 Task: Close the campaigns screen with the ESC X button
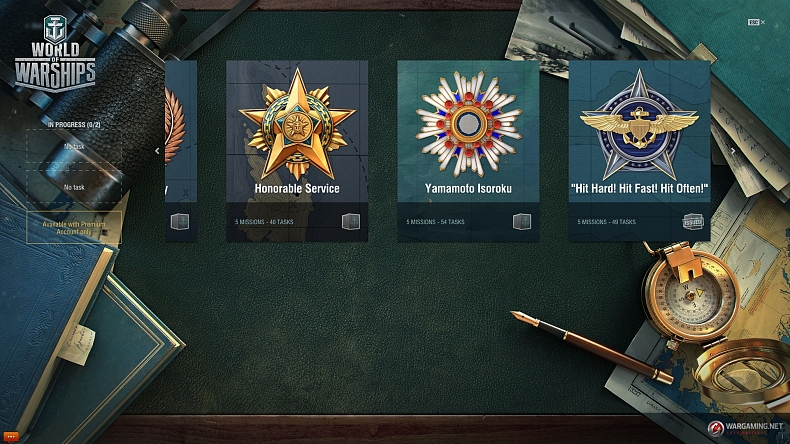click(756, 22)
